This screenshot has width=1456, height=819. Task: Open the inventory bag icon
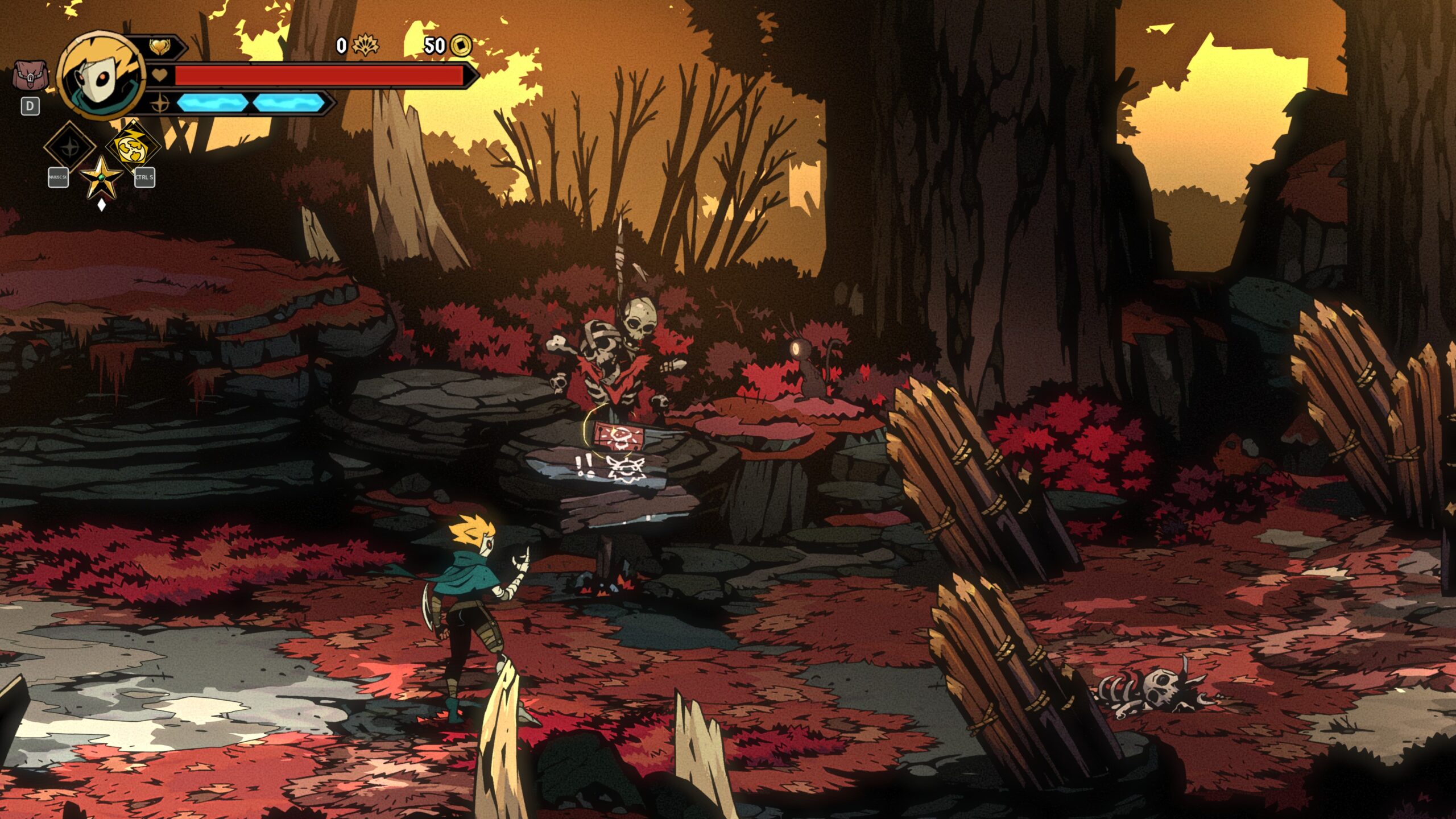coord(30,76)
